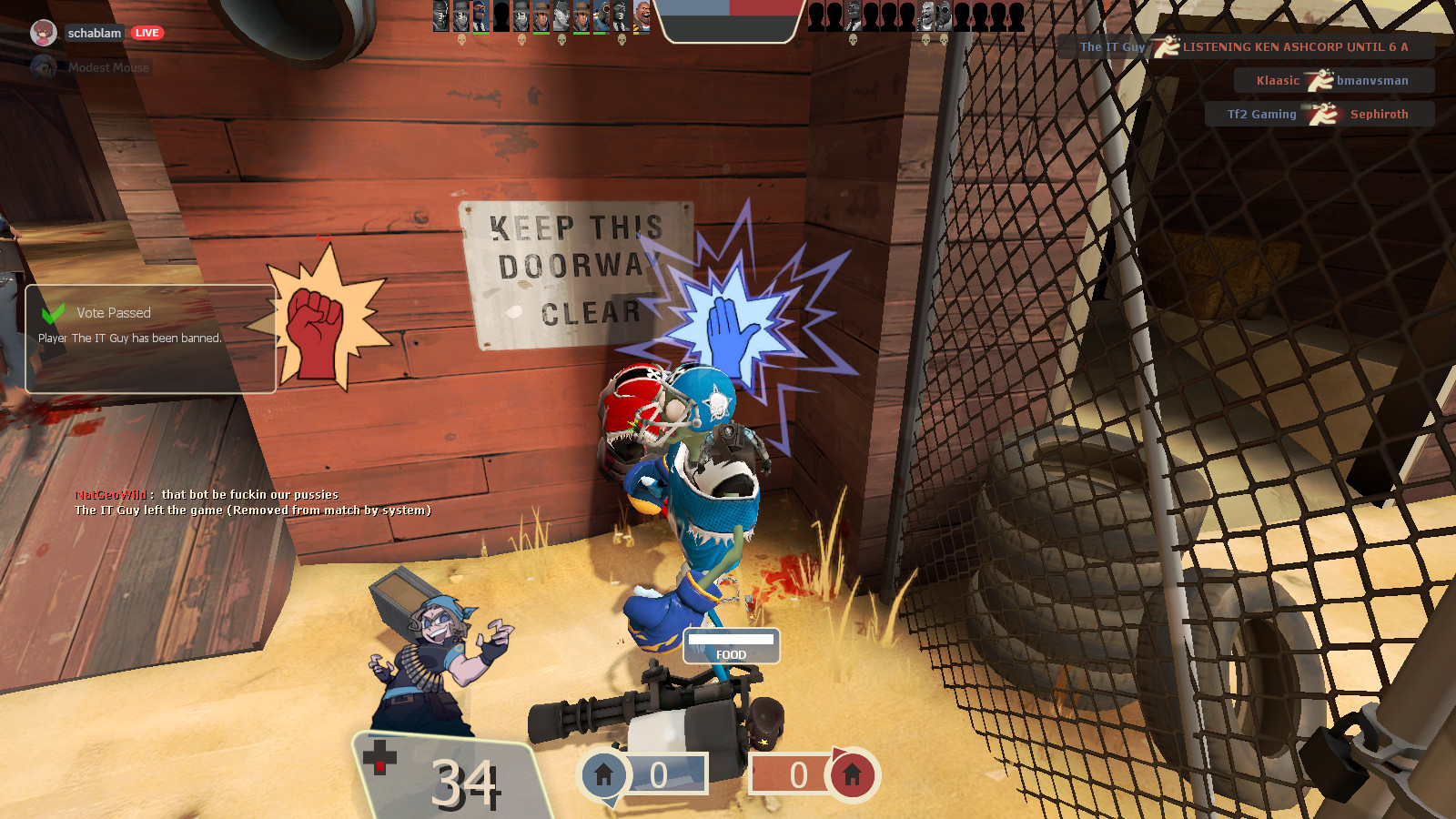Expand the team score banner at top center
The width and height of the screenshot is (1456, 819).
[728, 20]
